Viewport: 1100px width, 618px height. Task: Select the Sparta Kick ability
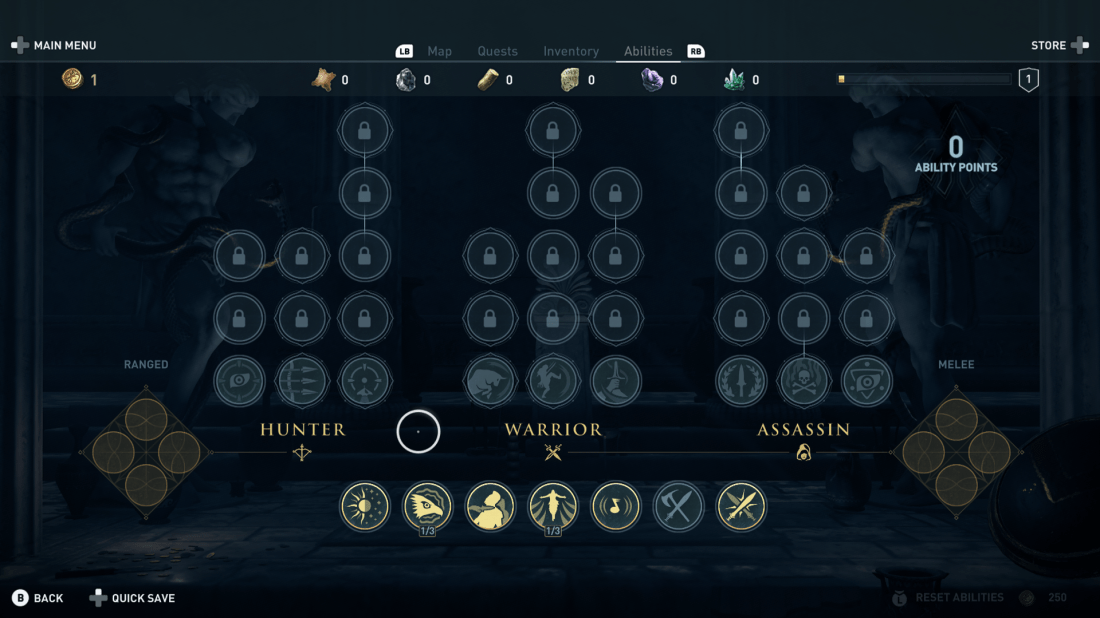[x=553, y=381]
